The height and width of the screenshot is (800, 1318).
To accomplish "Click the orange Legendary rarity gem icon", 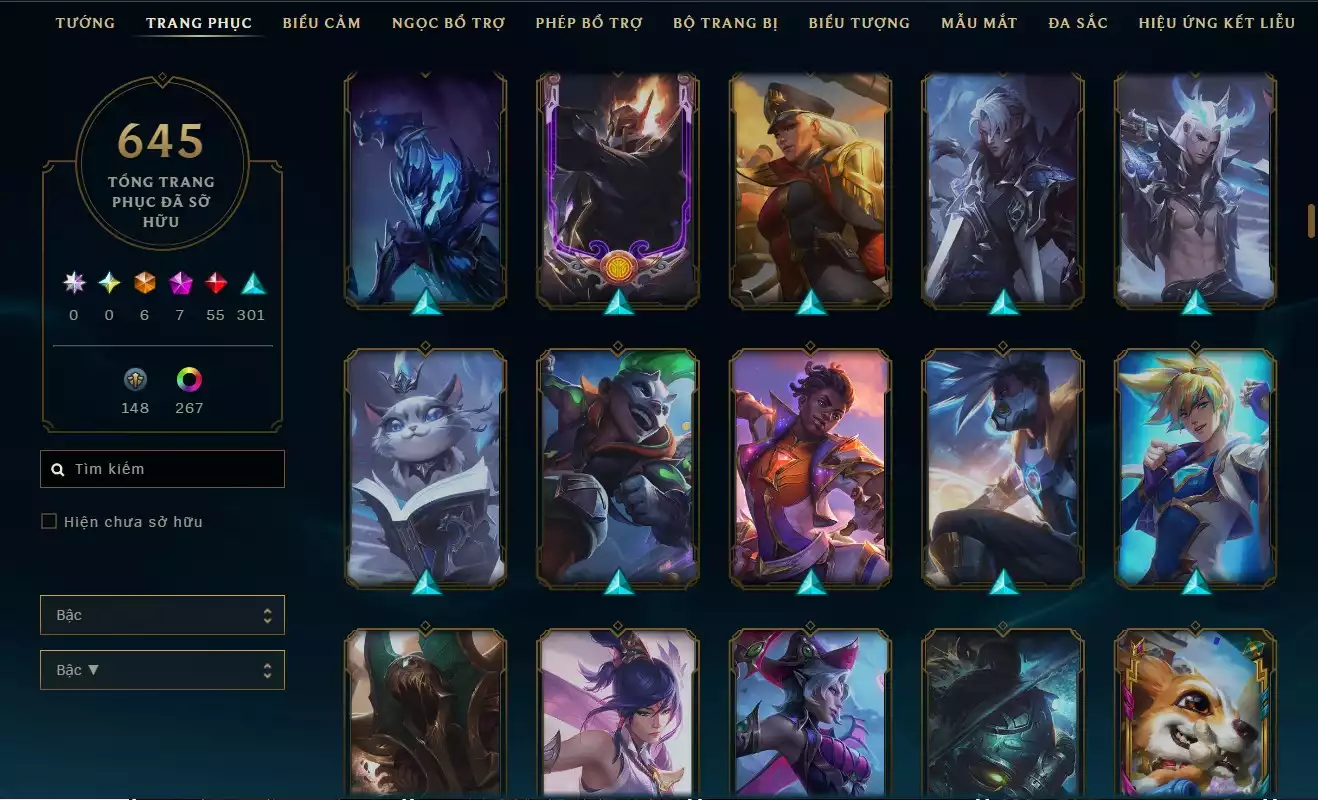I will point(144,282).
